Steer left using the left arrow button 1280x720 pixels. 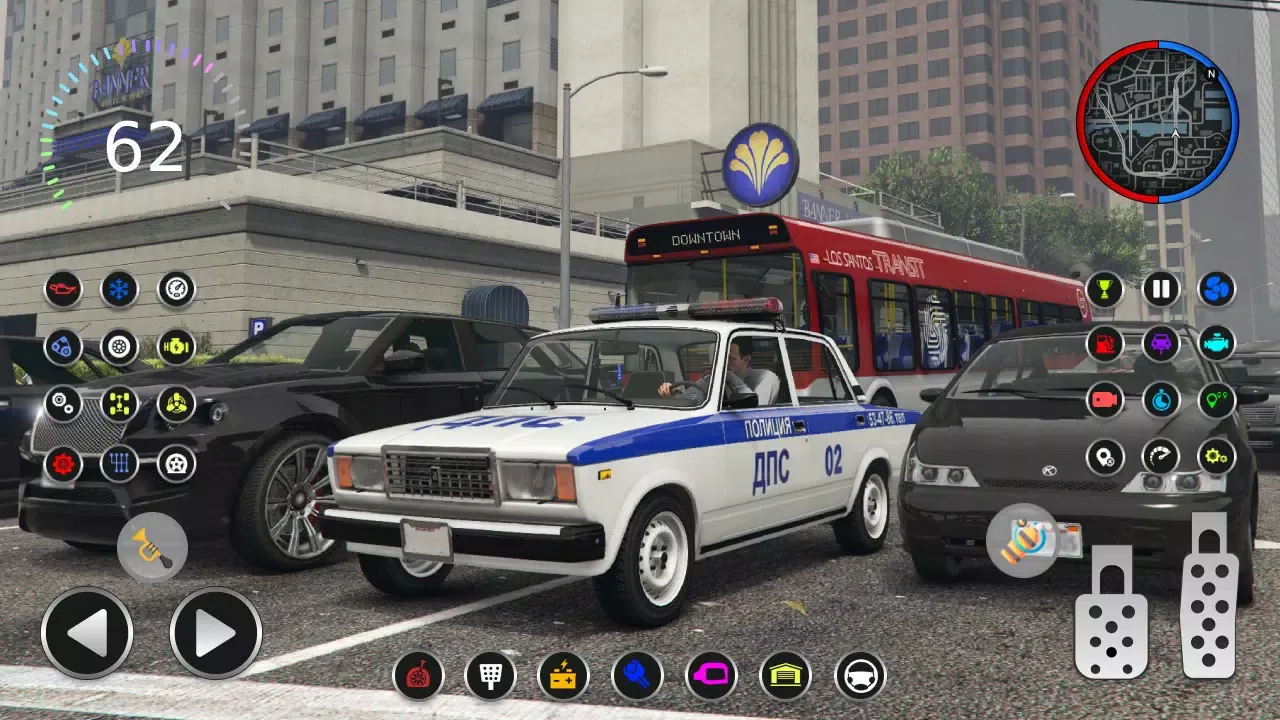click(88, 633)
